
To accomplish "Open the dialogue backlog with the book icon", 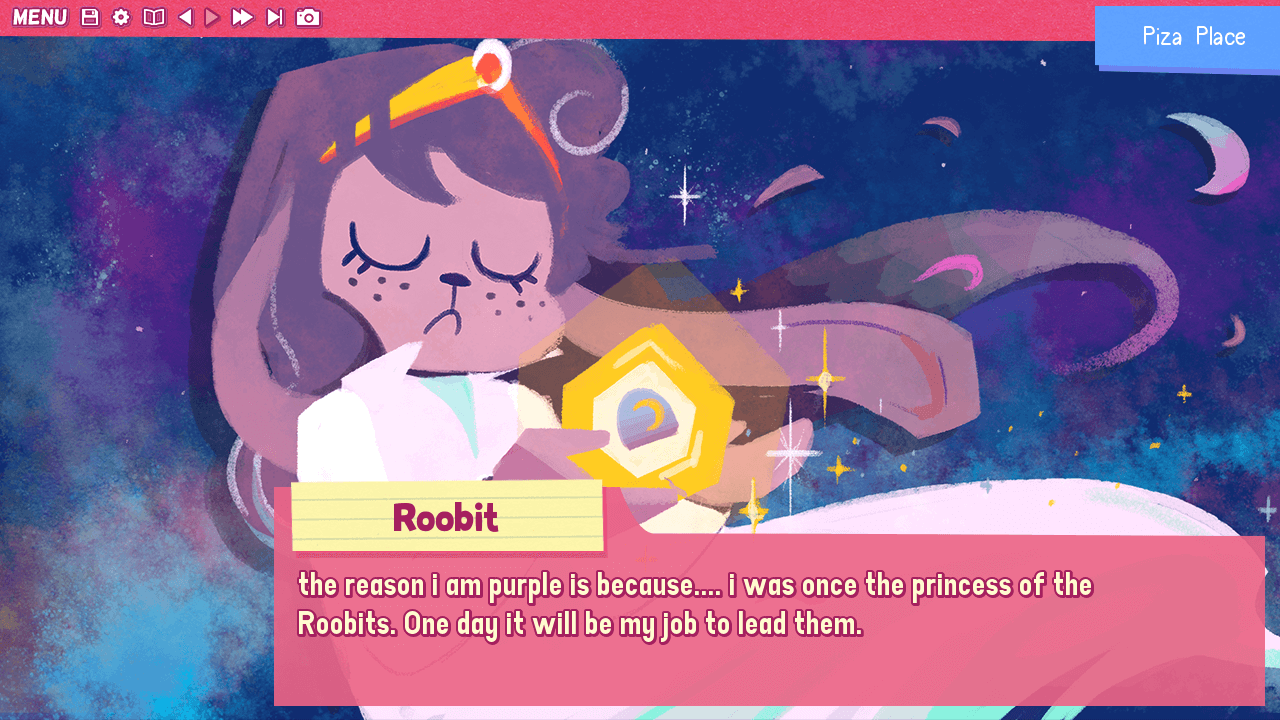I will (154, 17).
